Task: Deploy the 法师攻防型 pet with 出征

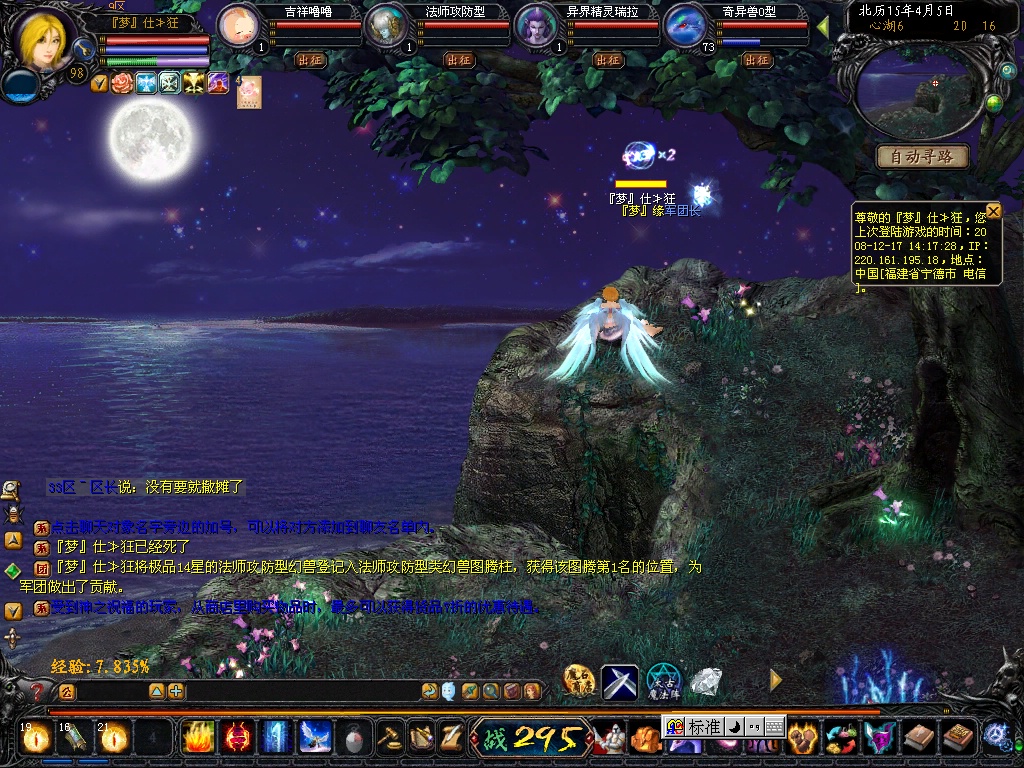Action: click(x=459, y=60)
